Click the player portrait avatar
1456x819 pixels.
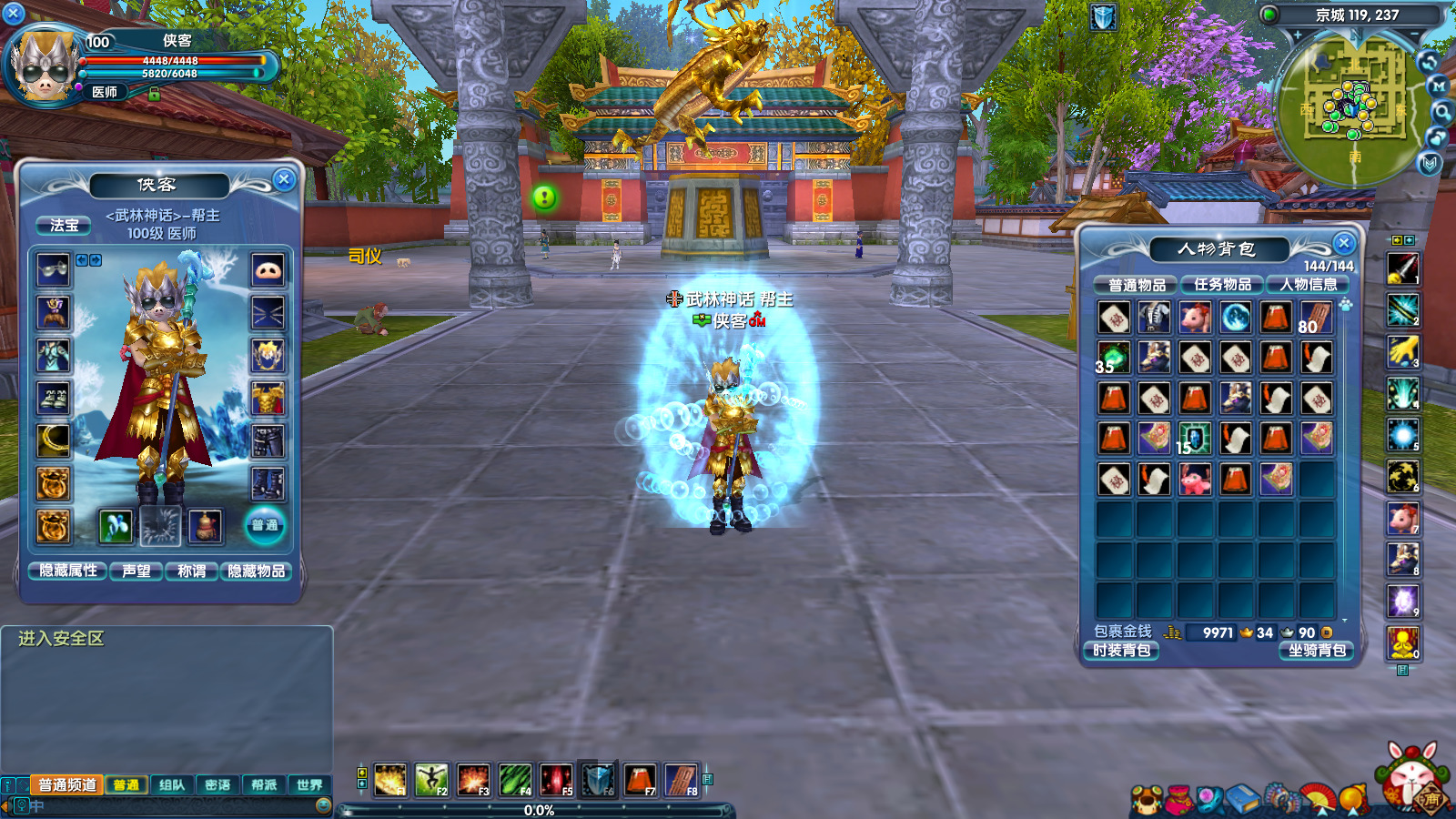[x=42, y=67]
